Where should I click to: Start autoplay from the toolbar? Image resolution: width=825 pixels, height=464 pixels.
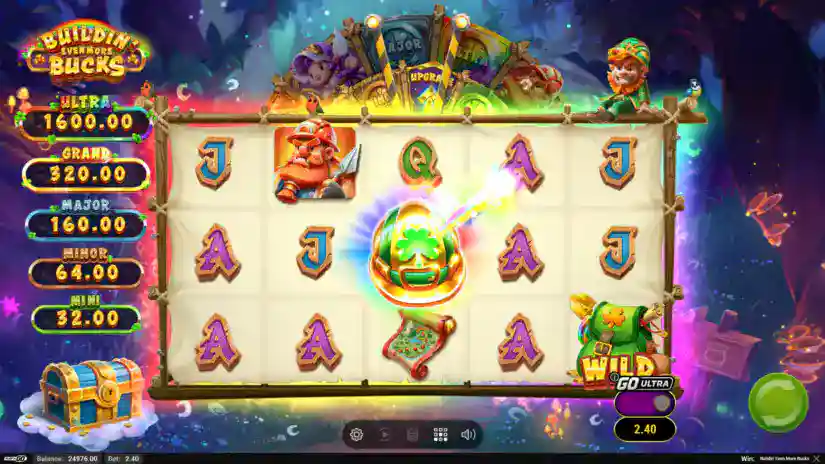coord(383,435)
